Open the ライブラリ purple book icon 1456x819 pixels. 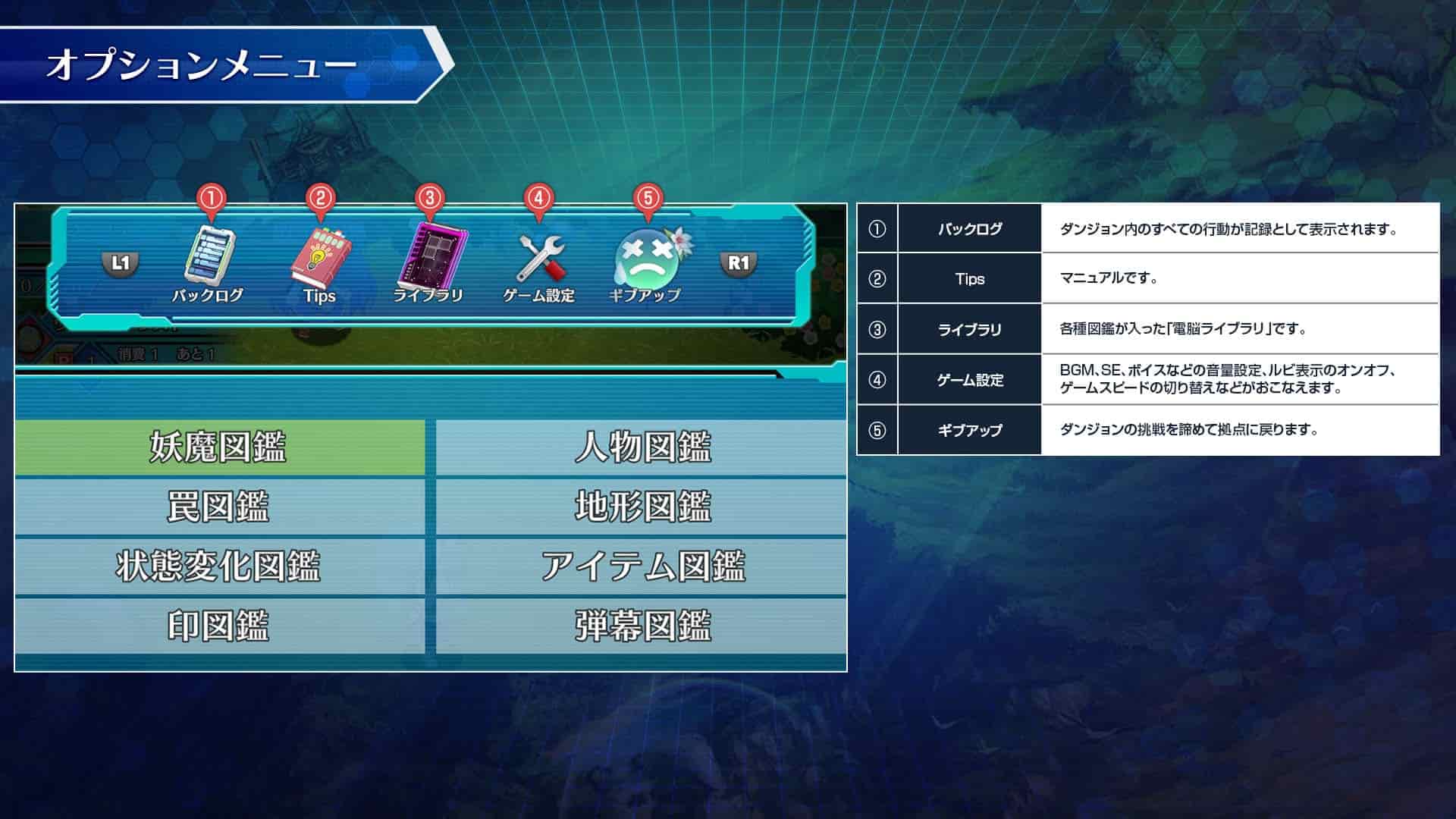click(x=432, y=254)
